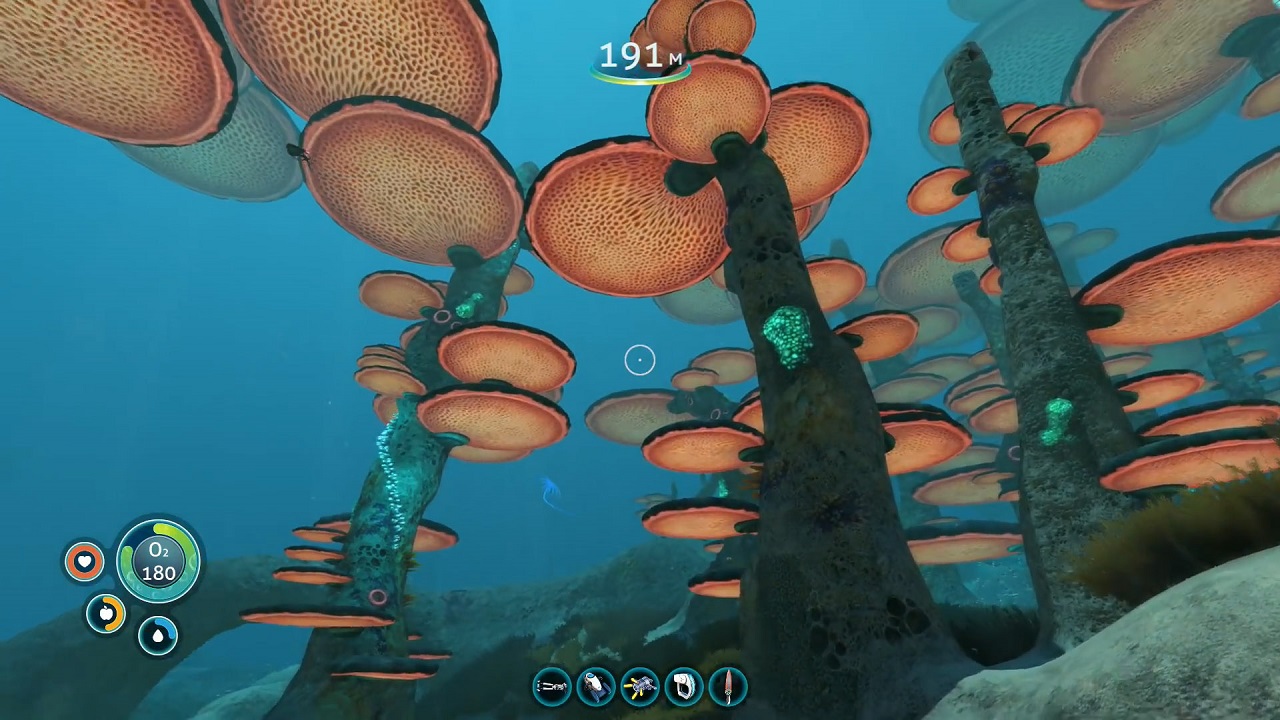Viewport: 1280px width, 720px height.
Task: Choose the hotbar tool with yellow prongs
Action: [640, 687]
